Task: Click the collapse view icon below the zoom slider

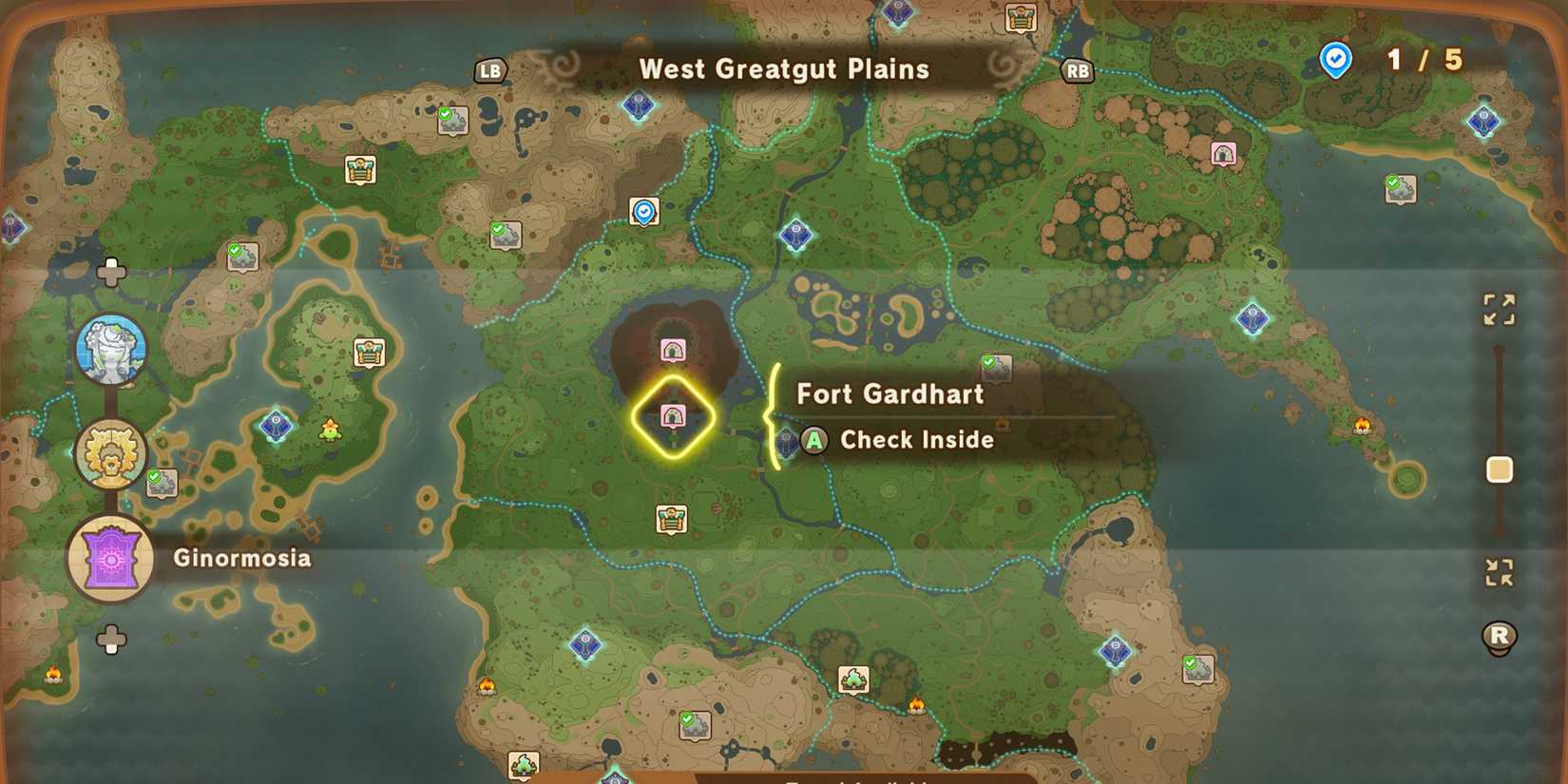Action: coord(1500,571)
